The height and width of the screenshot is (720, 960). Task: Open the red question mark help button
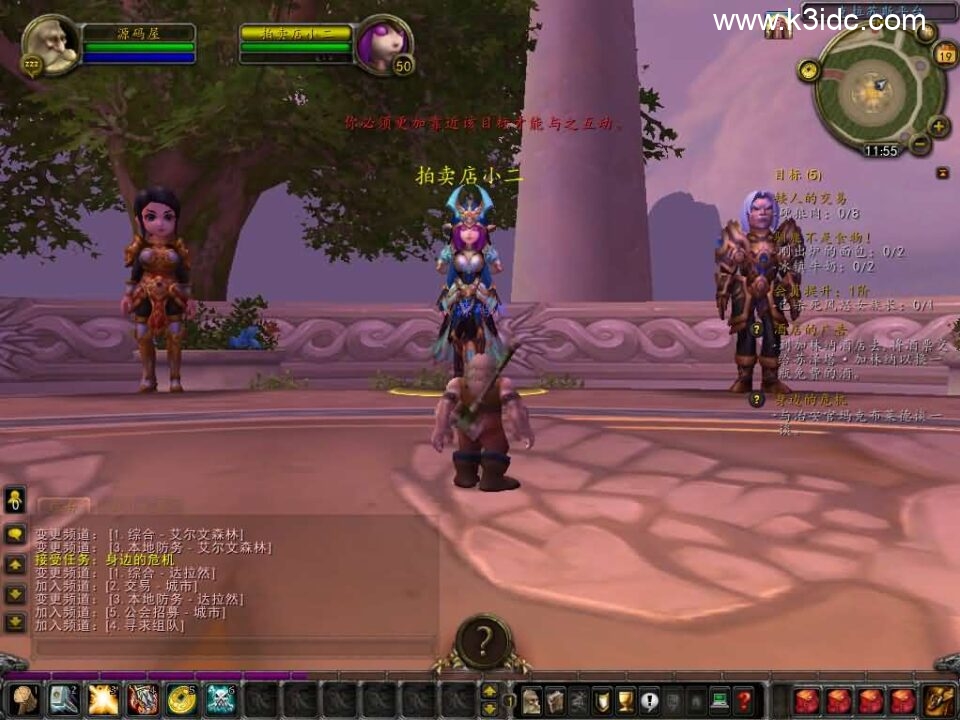pyautogui.click(x=743, y=700)
